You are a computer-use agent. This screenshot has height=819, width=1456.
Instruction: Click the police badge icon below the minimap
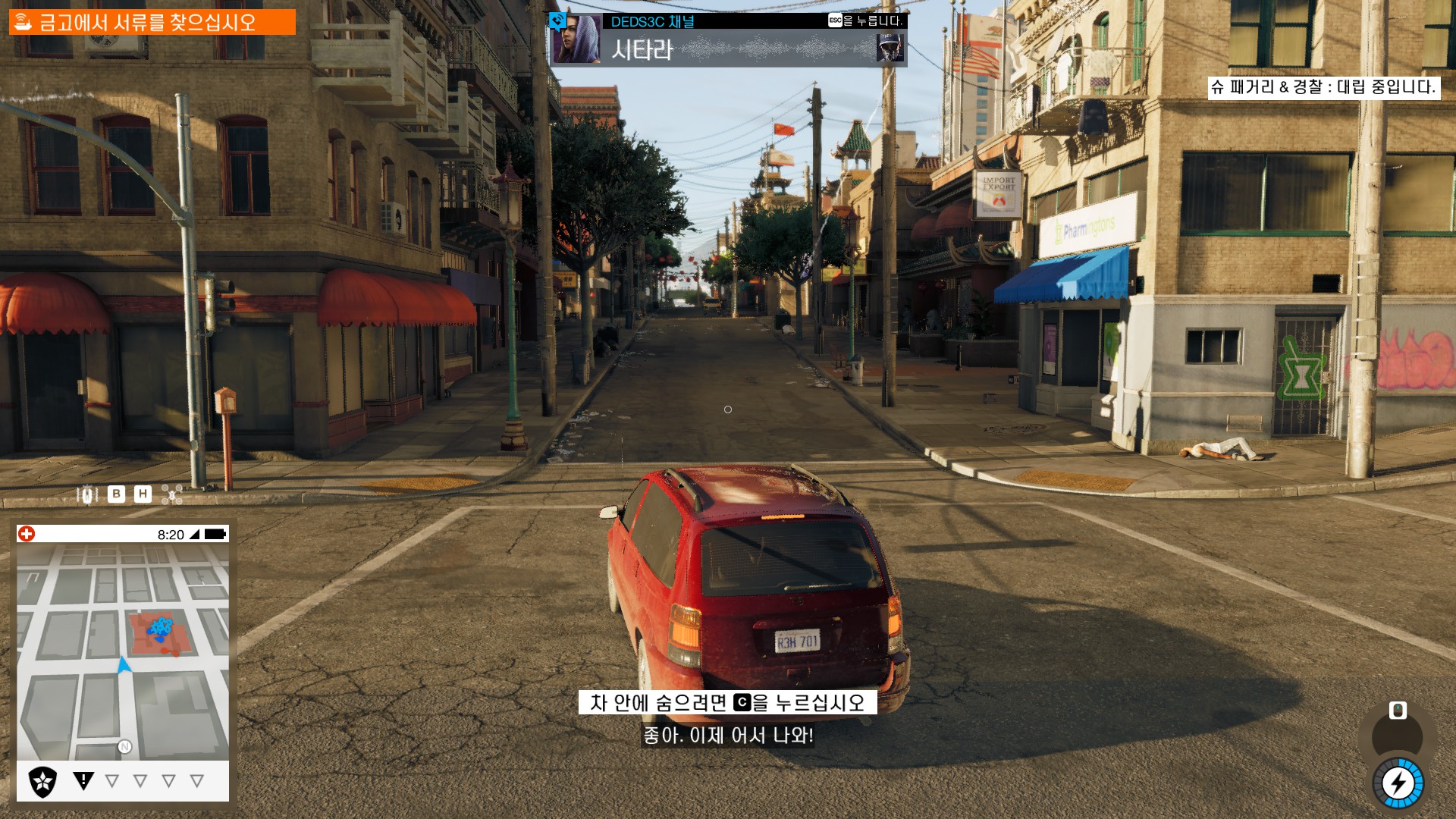point(42,781)
